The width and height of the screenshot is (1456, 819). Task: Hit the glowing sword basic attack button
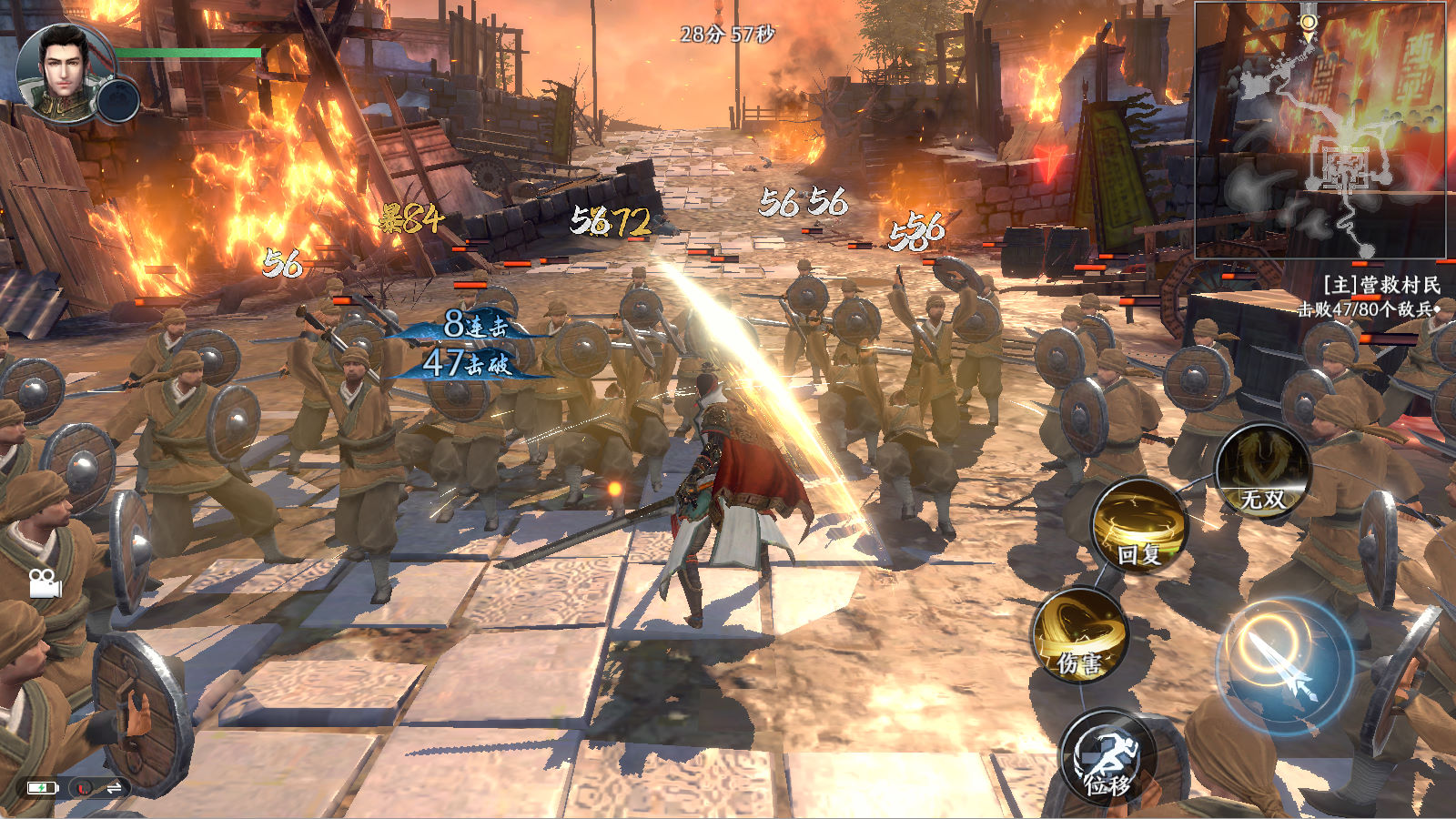(1282, 665)
